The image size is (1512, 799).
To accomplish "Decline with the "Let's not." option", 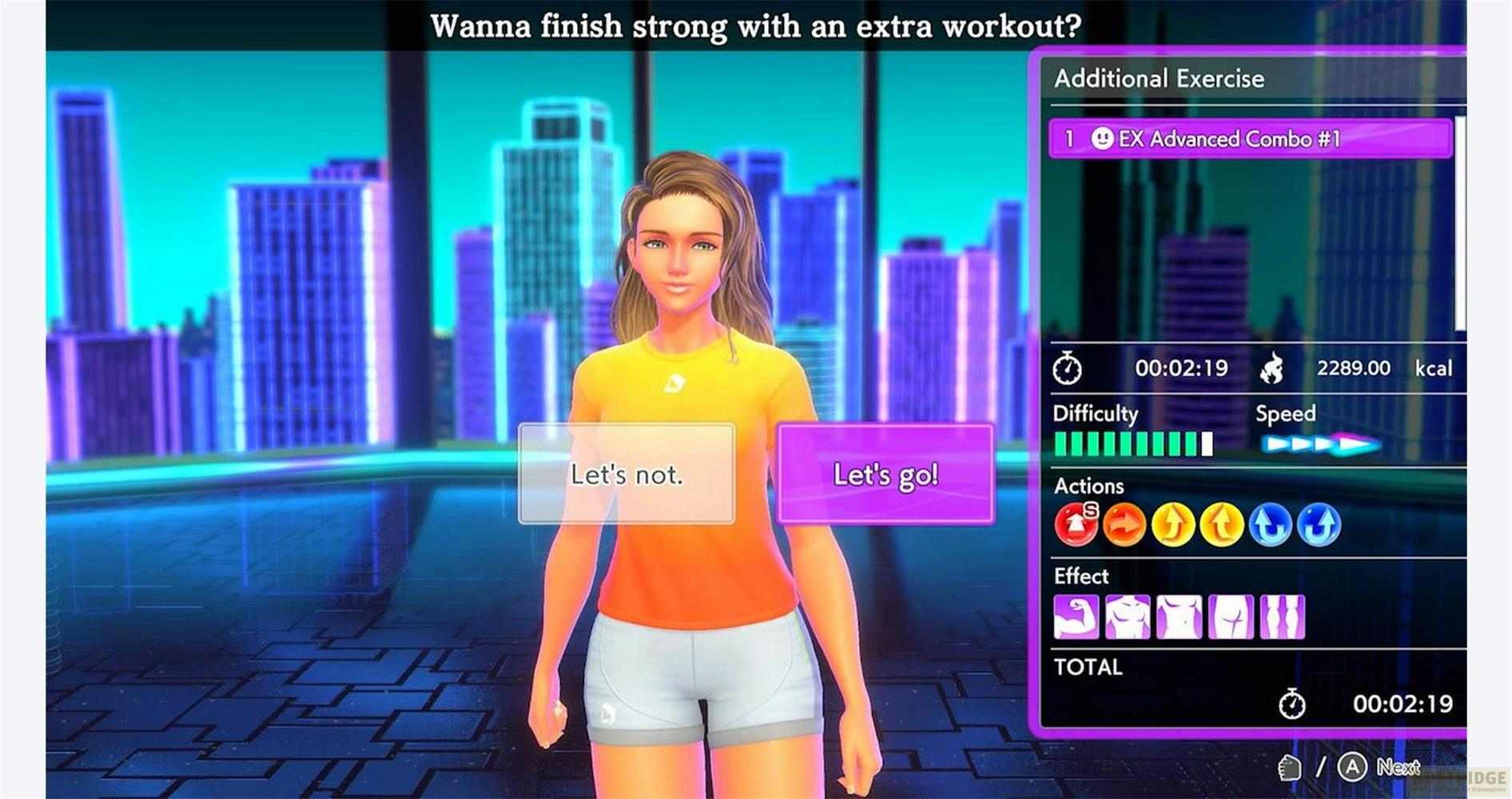I will (627, 475).
